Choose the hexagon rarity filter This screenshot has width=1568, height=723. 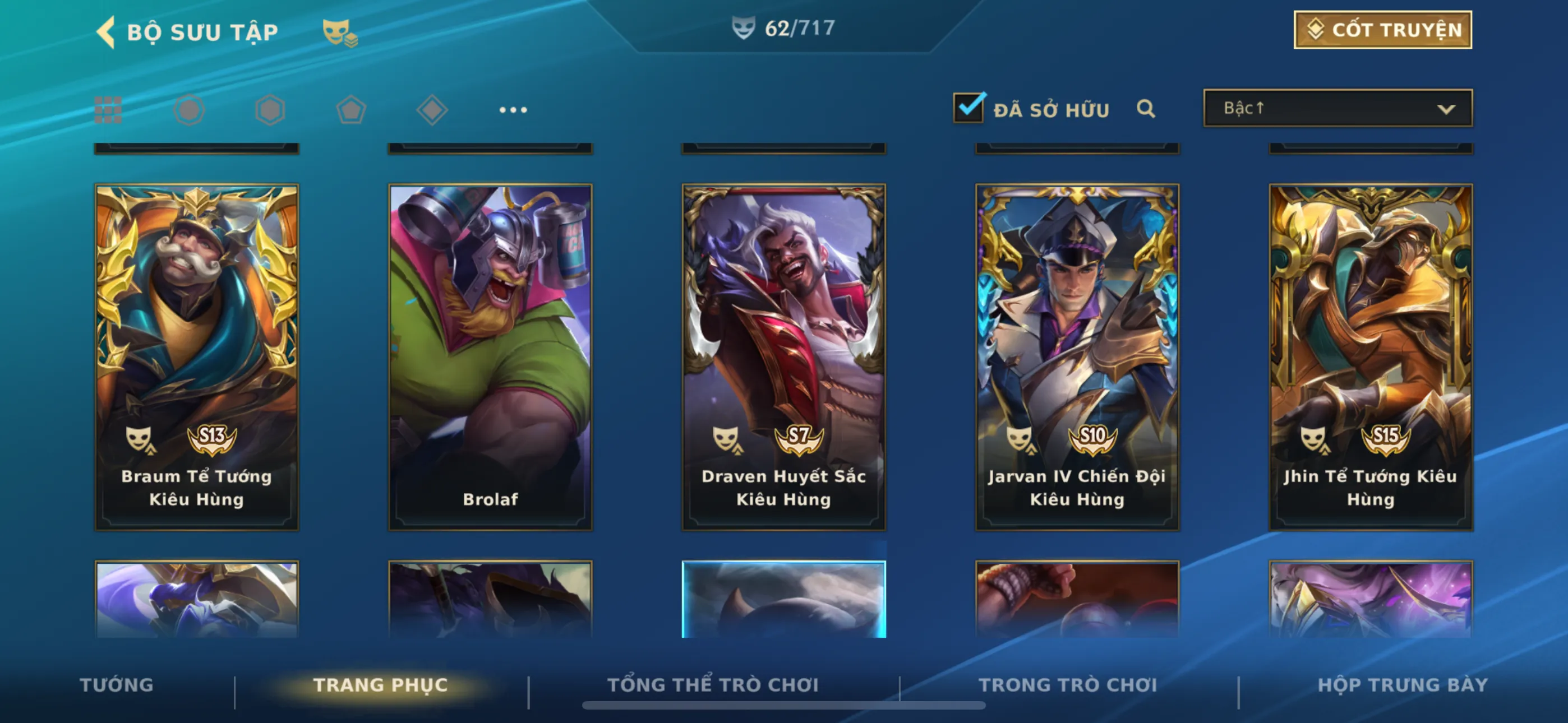coord(270,110)
